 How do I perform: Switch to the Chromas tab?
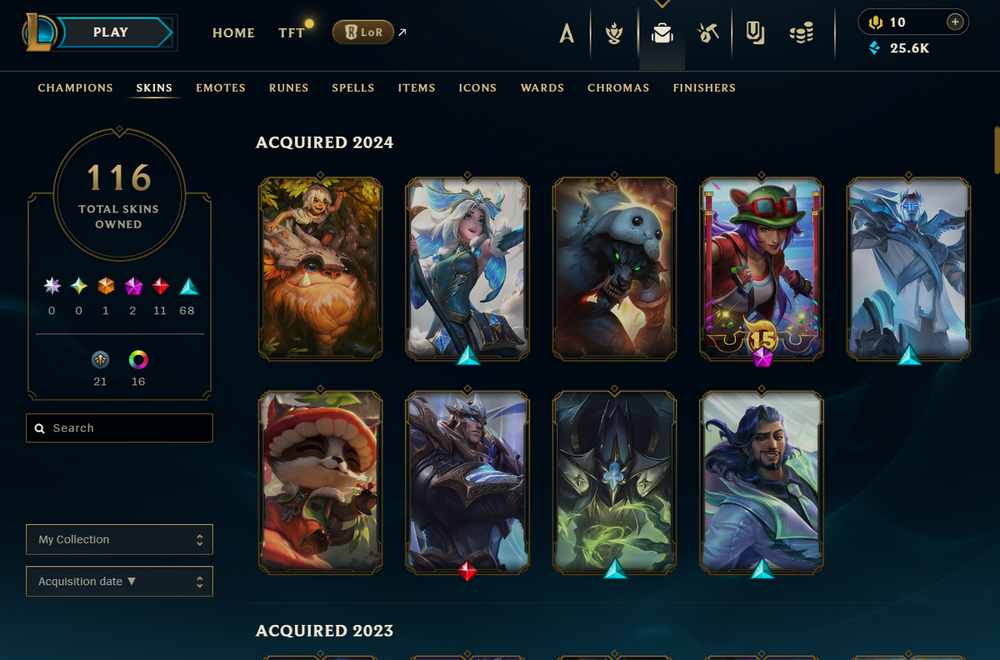point(618,88)
